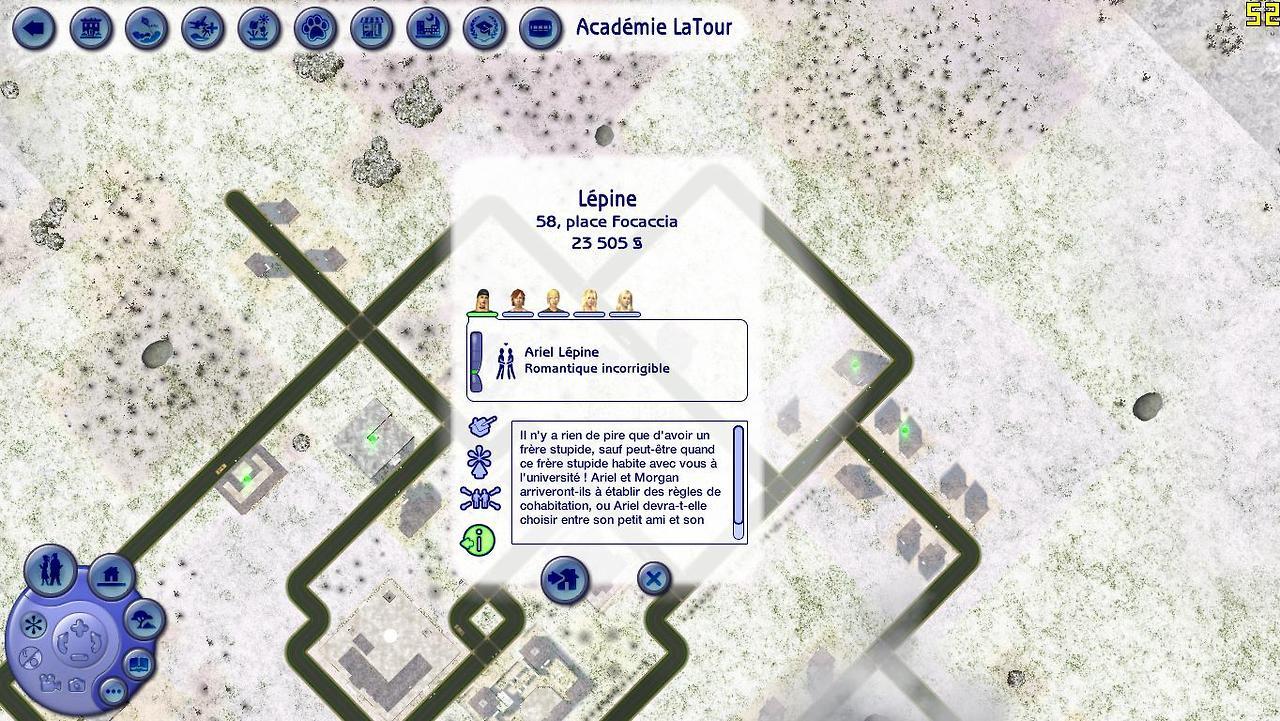Click the back arrow button in top toolbar
The width and height of the screenshot is (1280, 721).
coord(34,28)
